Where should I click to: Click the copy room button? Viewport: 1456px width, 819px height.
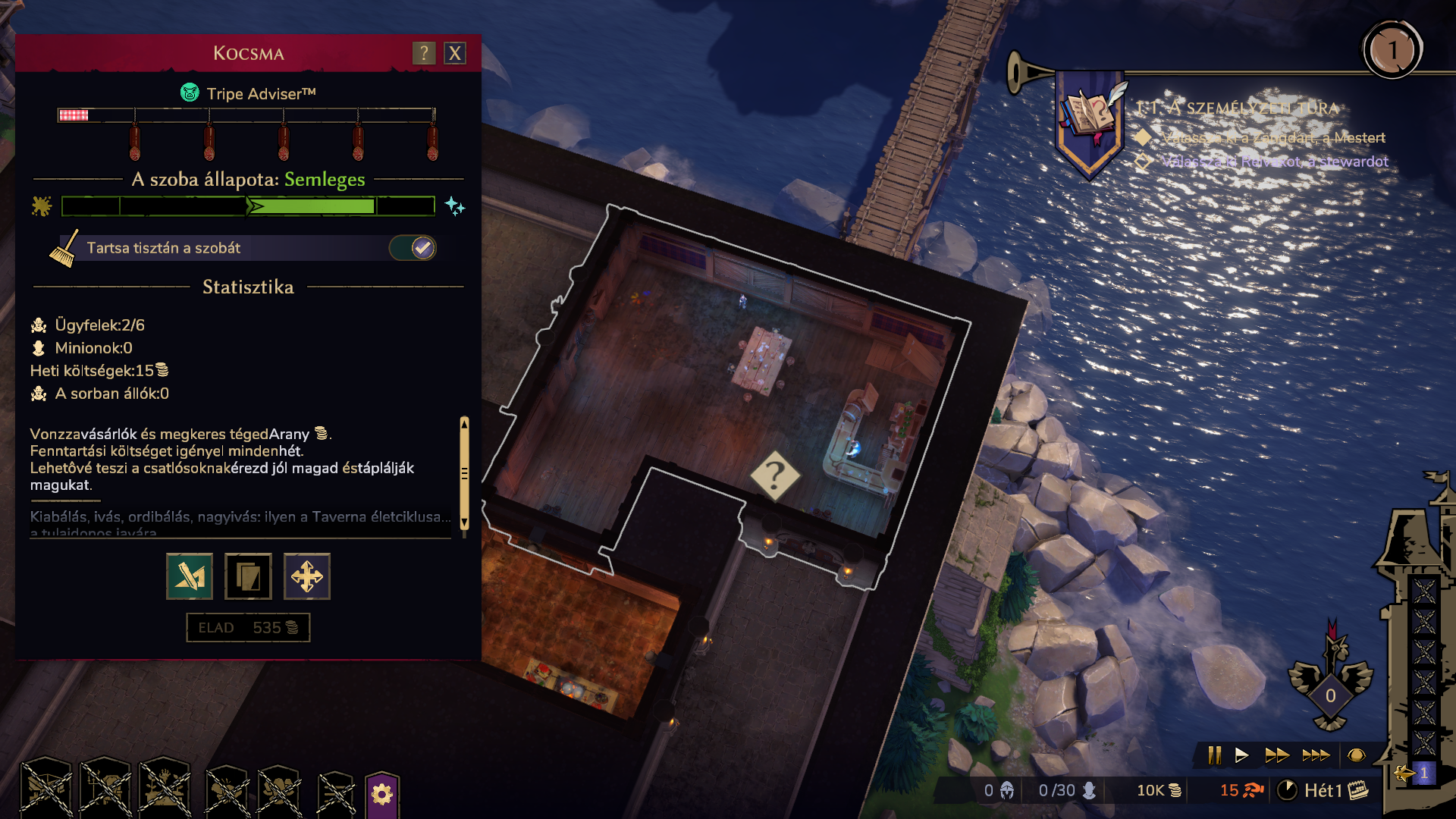click(x=248, y=577)
